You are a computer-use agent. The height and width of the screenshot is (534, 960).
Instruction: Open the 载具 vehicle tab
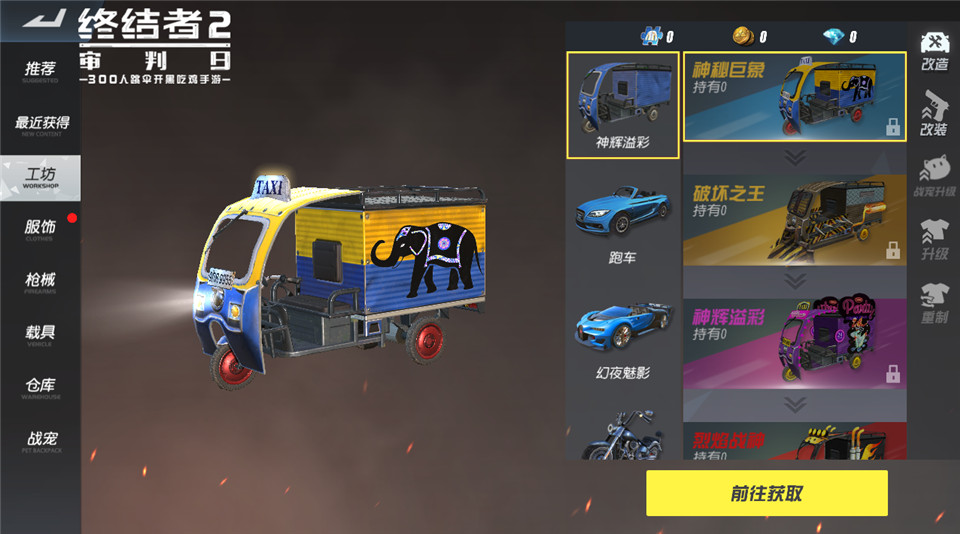coord(40,333)
